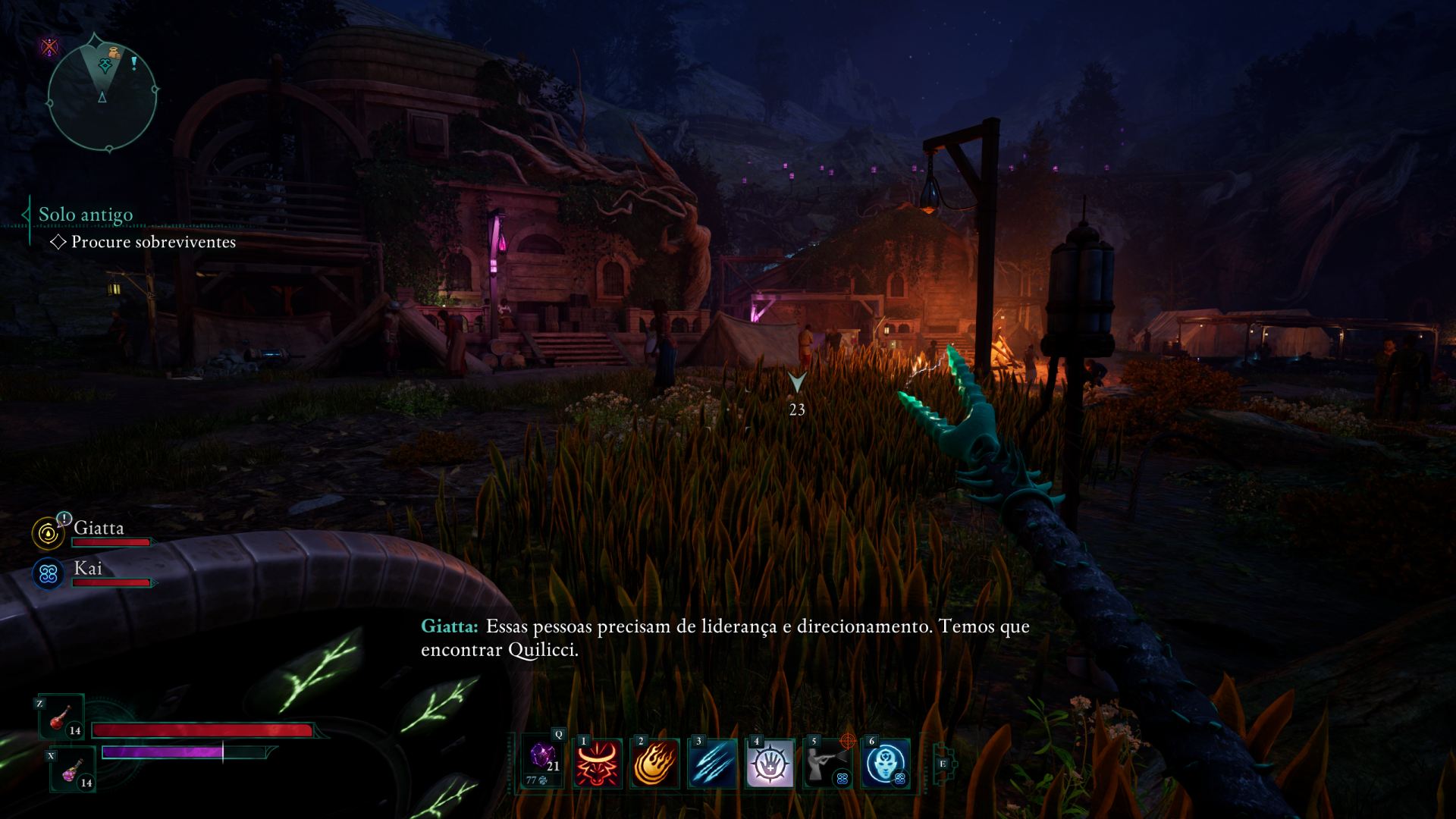Click the blue exclamation marker on minimap
The width and height of the screenshot is (1456, 819).
[134, 63]
